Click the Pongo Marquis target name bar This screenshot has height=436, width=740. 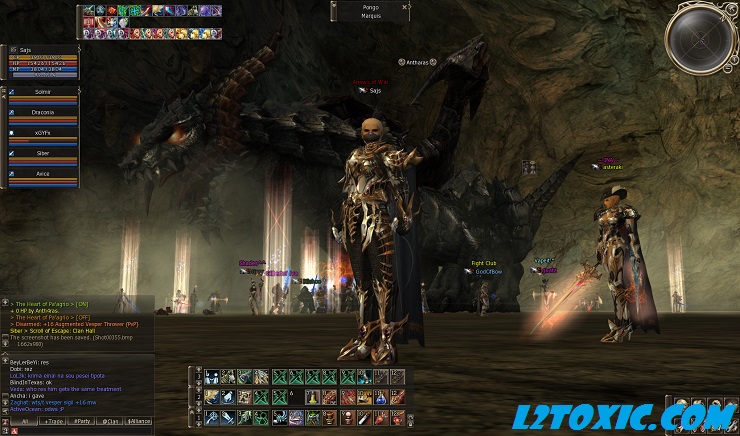point(371,11)
